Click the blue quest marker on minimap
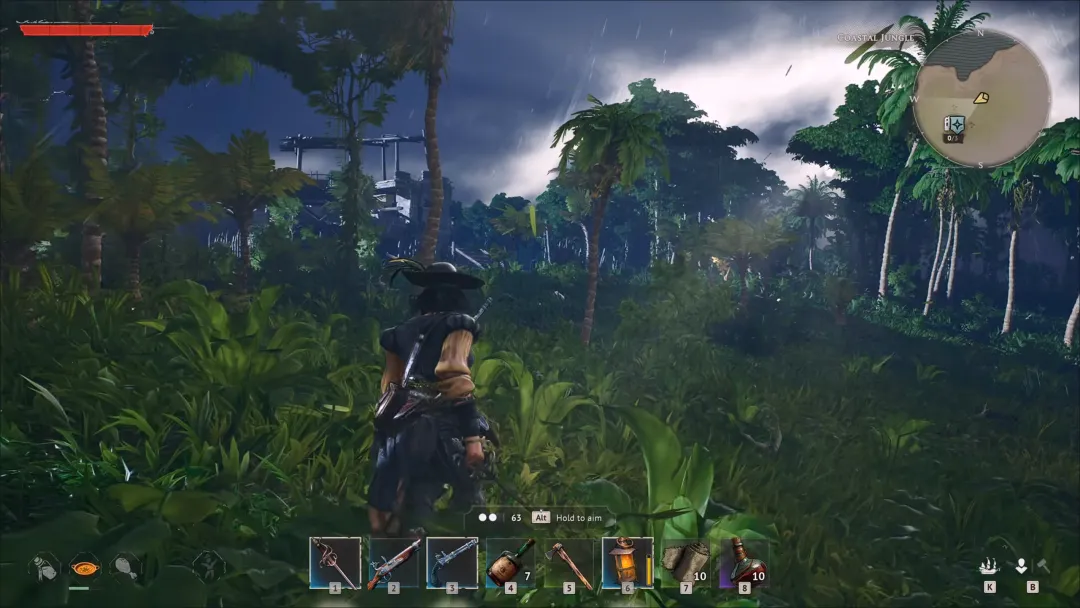1080x608 pixels. (954, 124)
